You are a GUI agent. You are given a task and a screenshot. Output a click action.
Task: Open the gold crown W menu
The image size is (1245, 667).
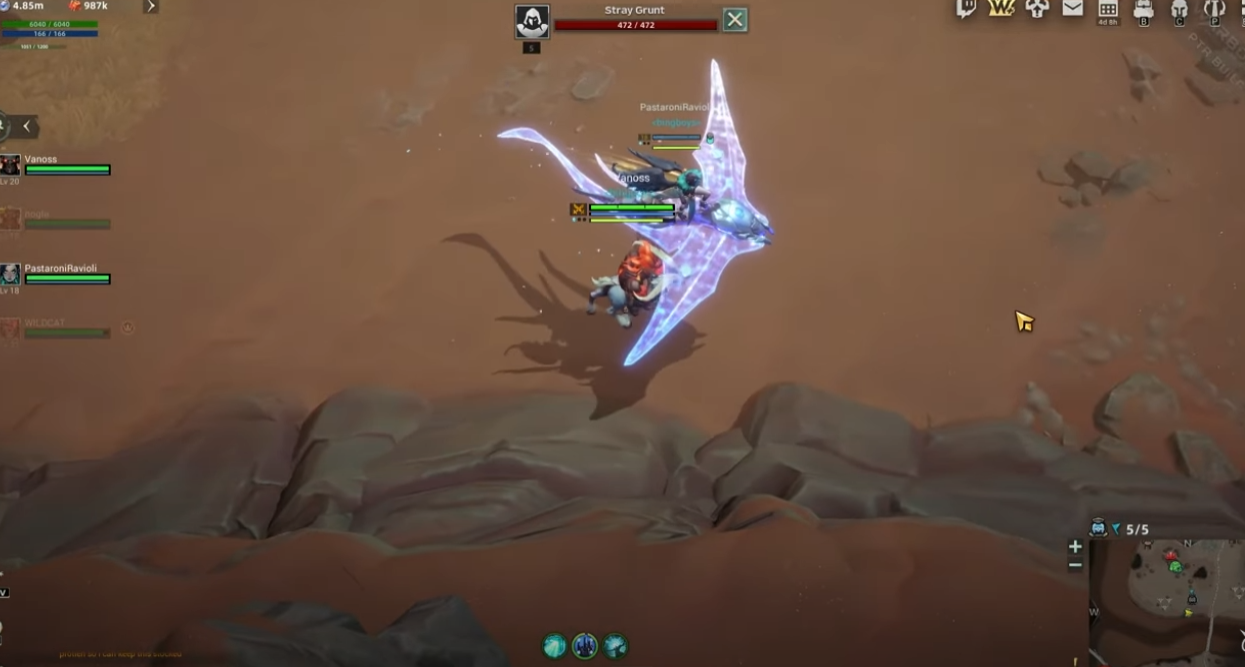pos(1001,9)
